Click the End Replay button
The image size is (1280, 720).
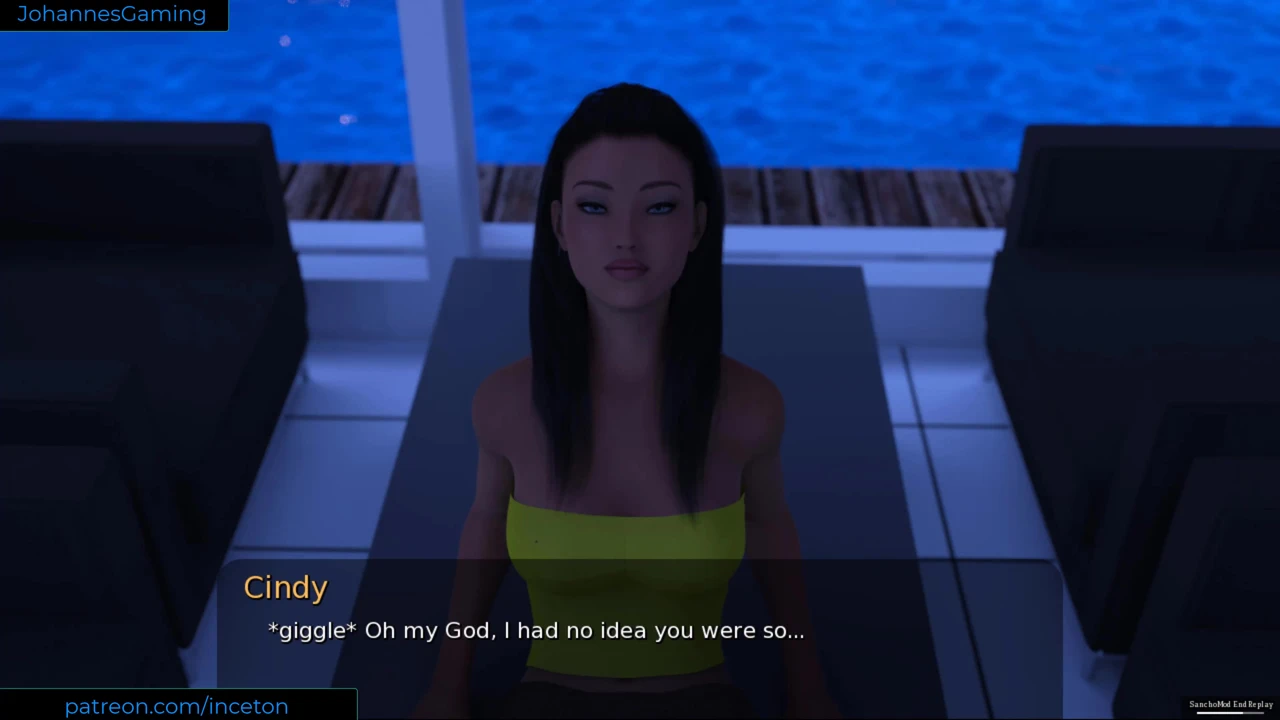[1253, 705]
